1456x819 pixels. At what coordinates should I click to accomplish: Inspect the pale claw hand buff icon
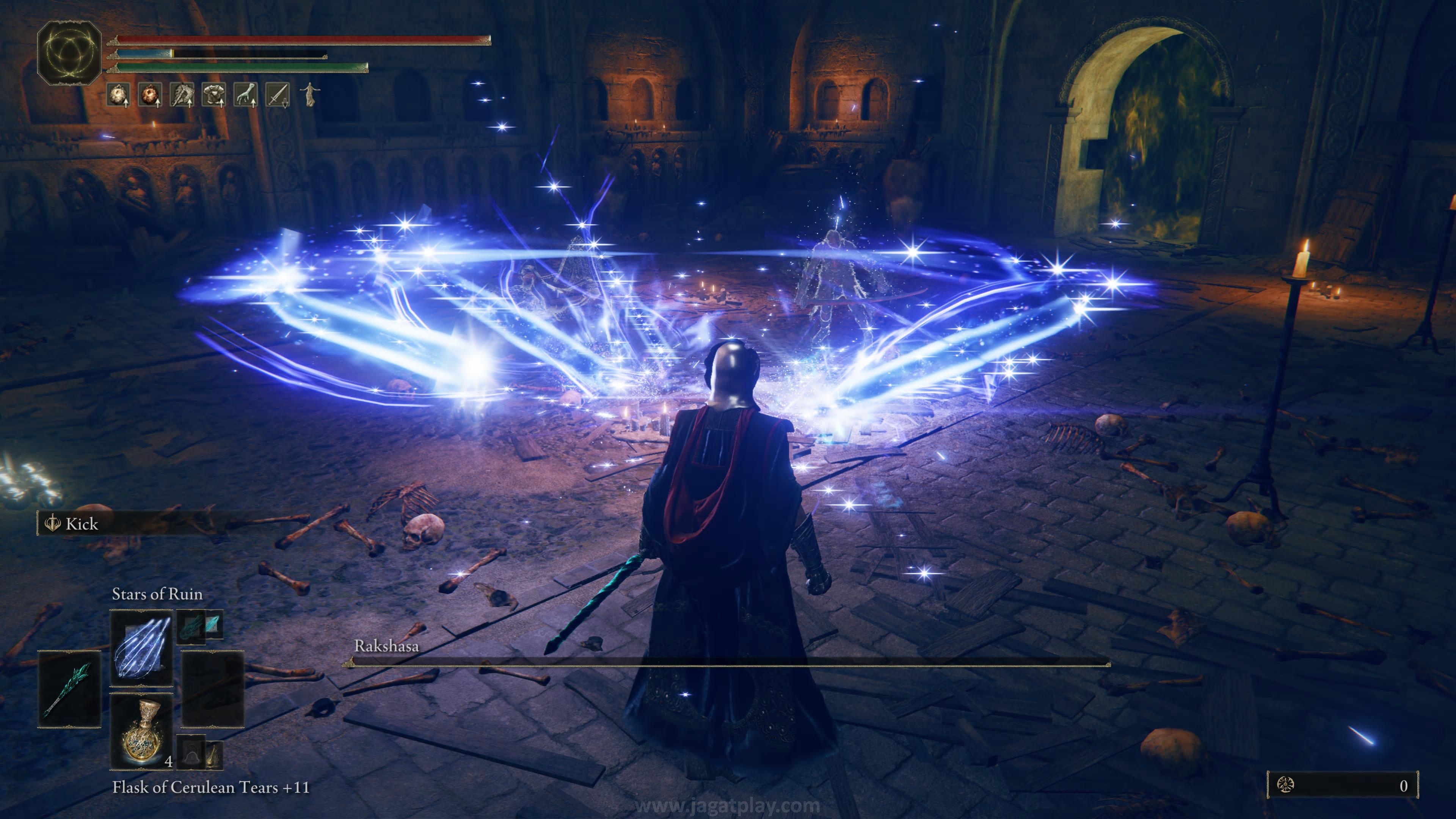[x=245, y=95]
